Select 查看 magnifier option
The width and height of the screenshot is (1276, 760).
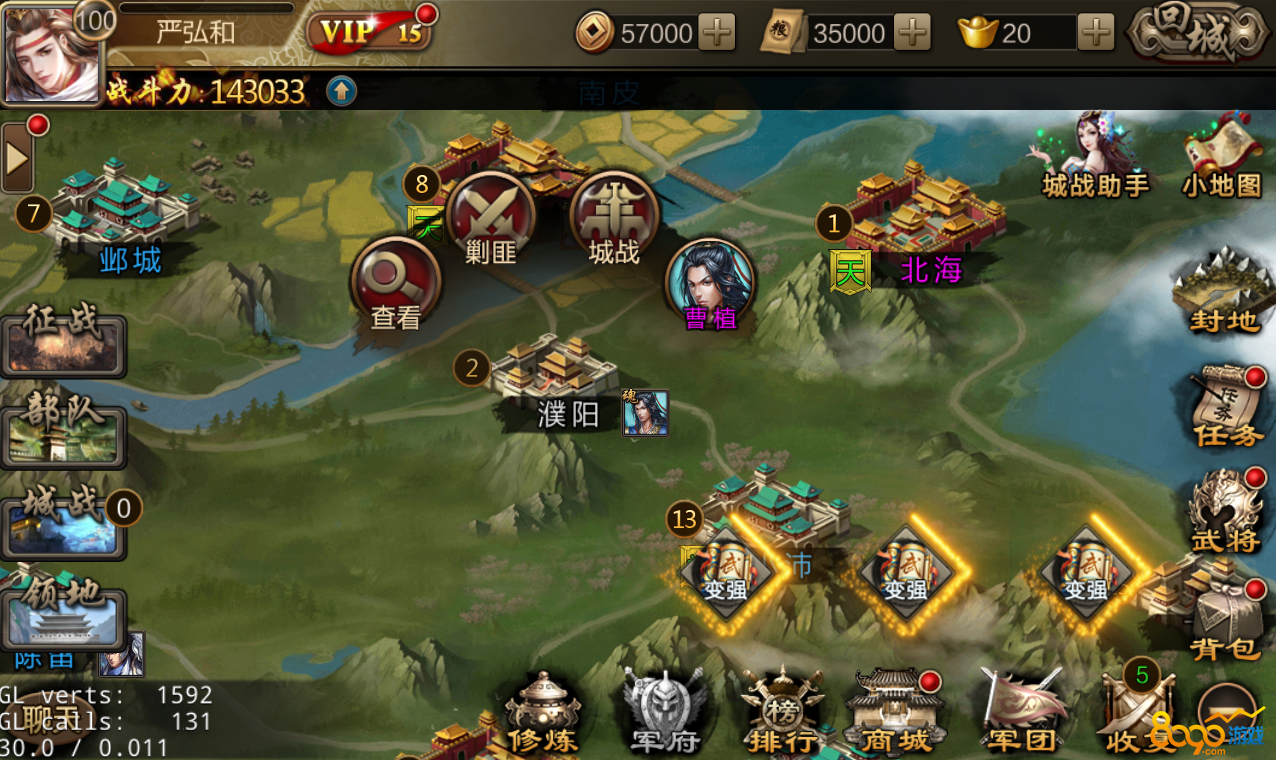395,283
